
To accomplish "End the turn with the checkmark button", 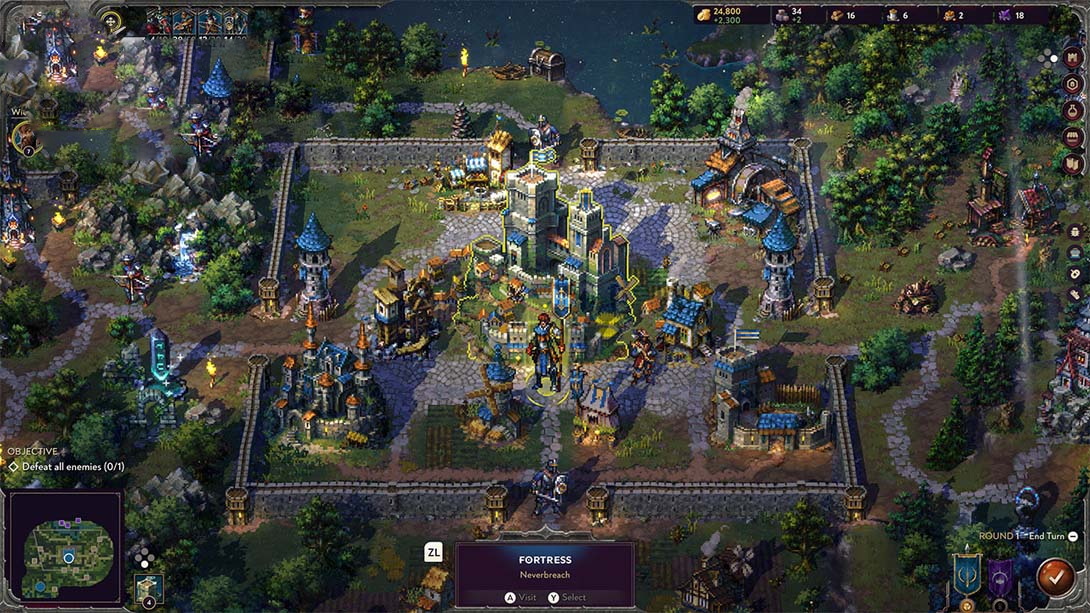I will click(x=1054, y=576).
